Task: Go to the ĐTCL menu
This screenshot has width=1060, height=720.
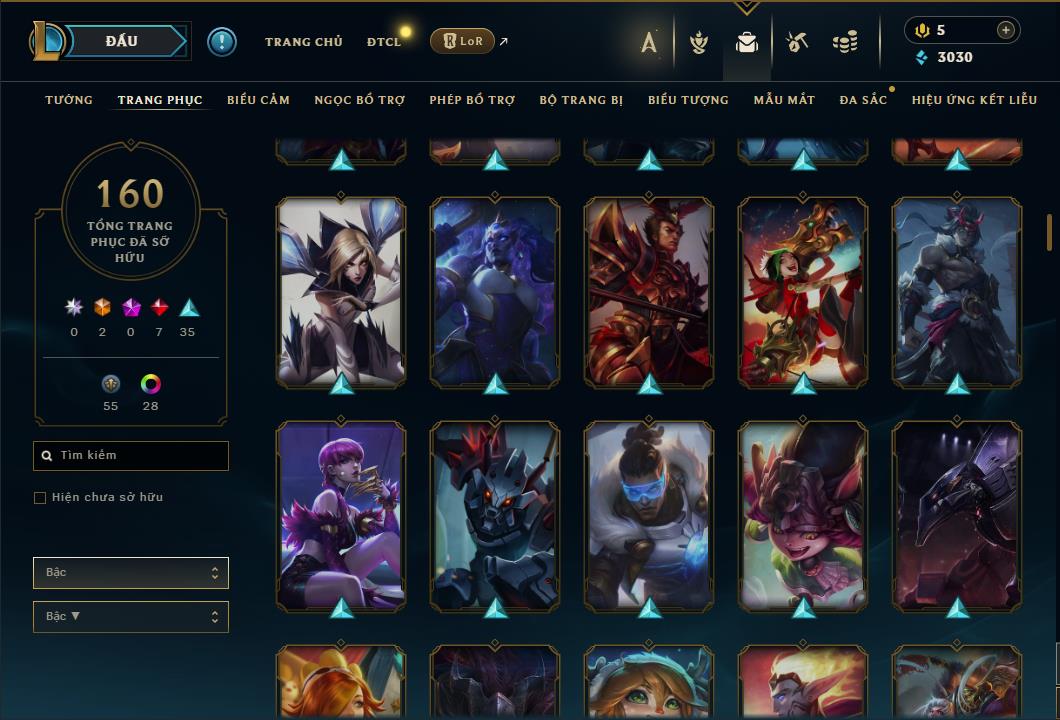Action: coord(383,42)
